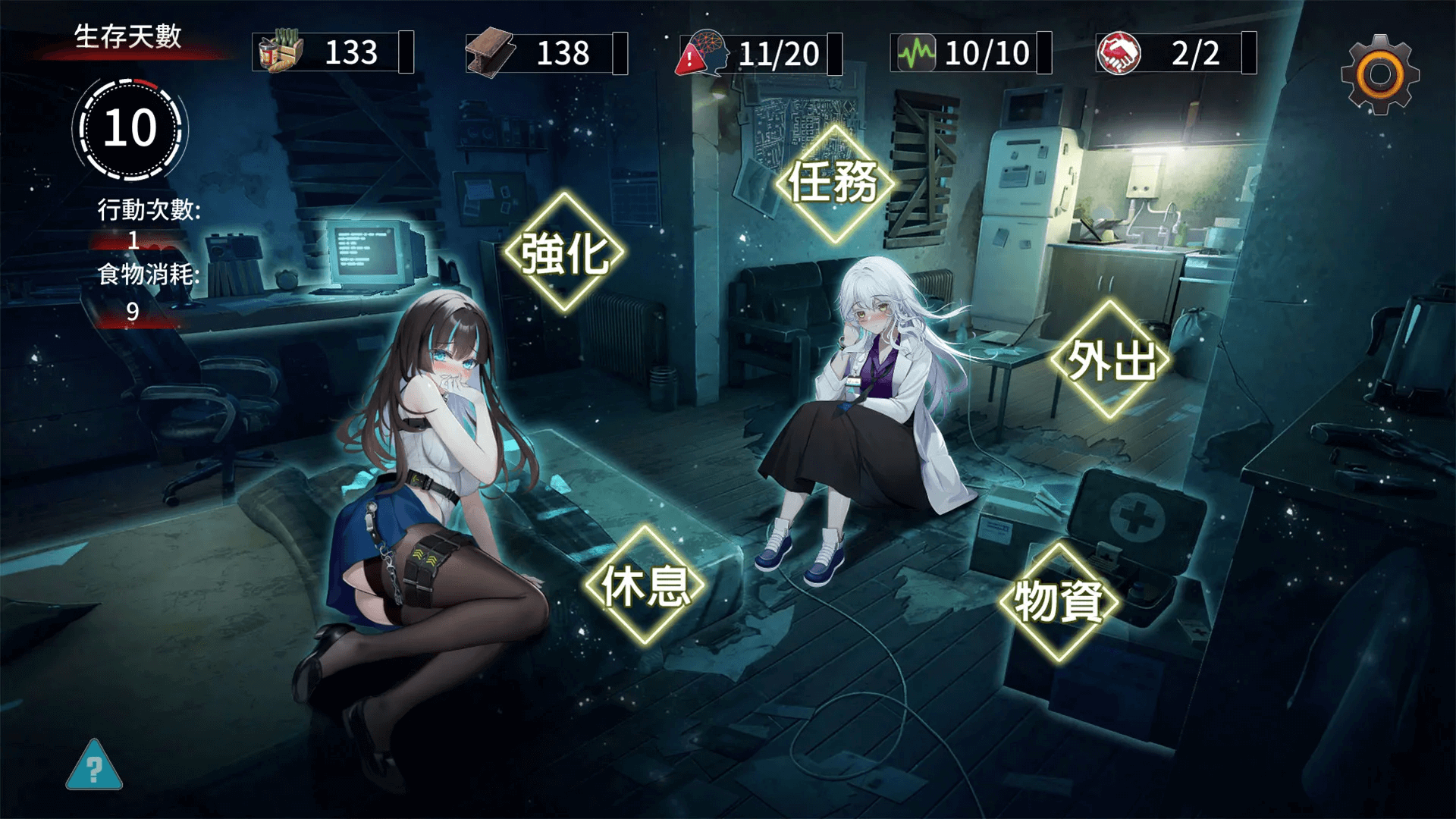Open the settings gear

tap(1382, 74)
